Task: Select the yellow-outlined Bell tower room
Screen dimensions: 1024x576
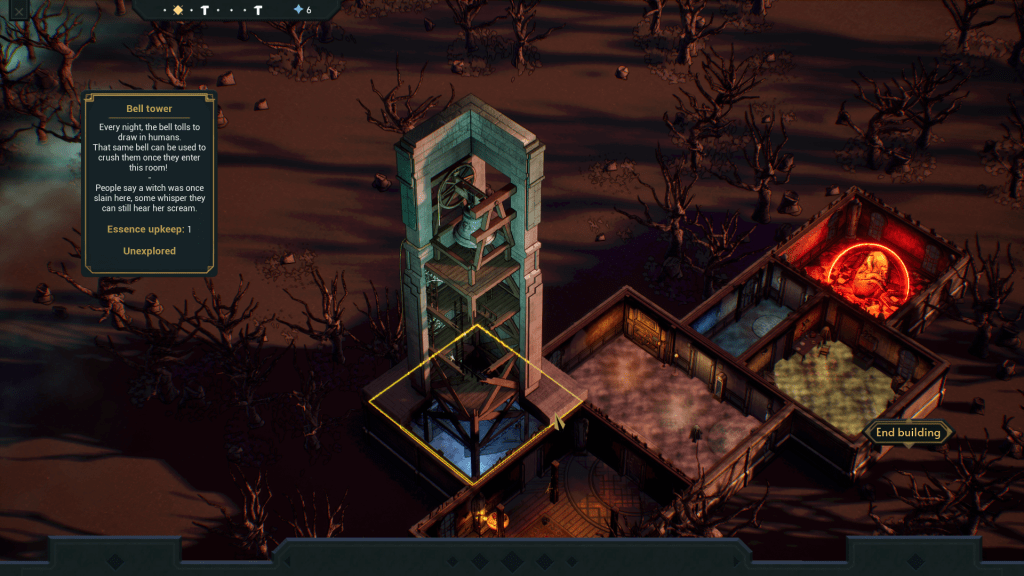Action: coord(475,405)
